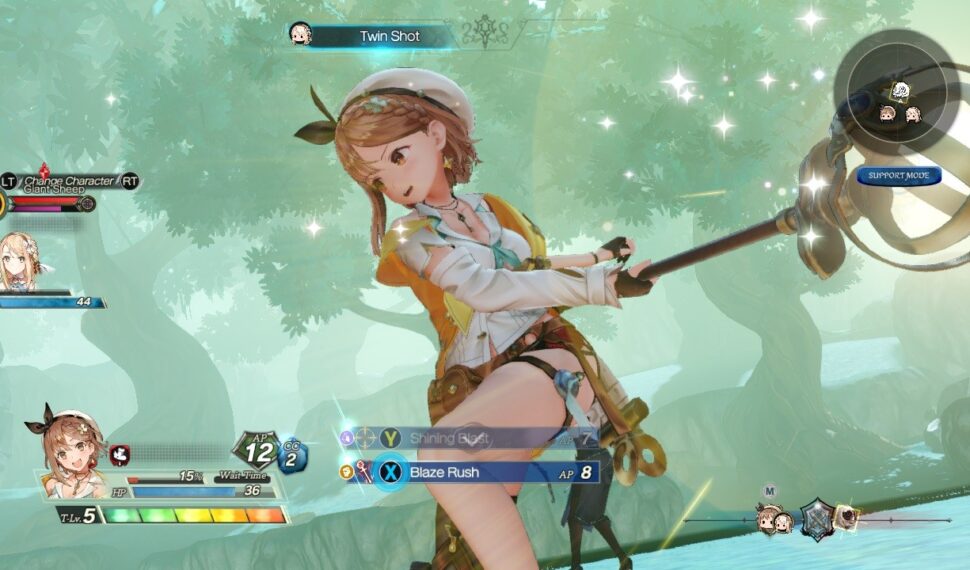
Task: Select the turn order timeline bar
Action: [x=815, y=520]
